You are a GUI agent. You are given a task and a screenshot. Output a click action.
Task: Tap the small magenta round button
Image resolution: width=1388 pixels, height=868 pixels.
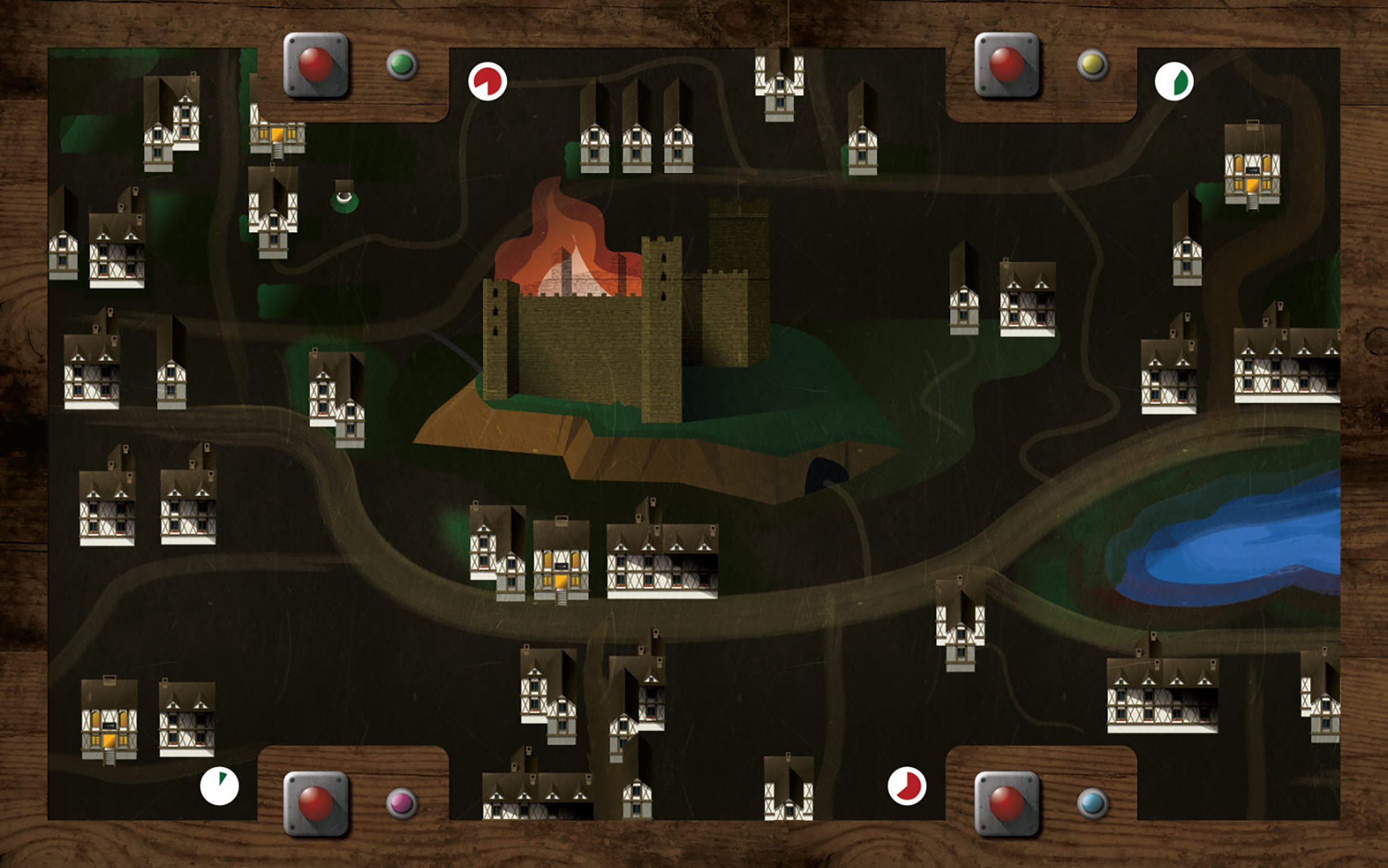402,803
